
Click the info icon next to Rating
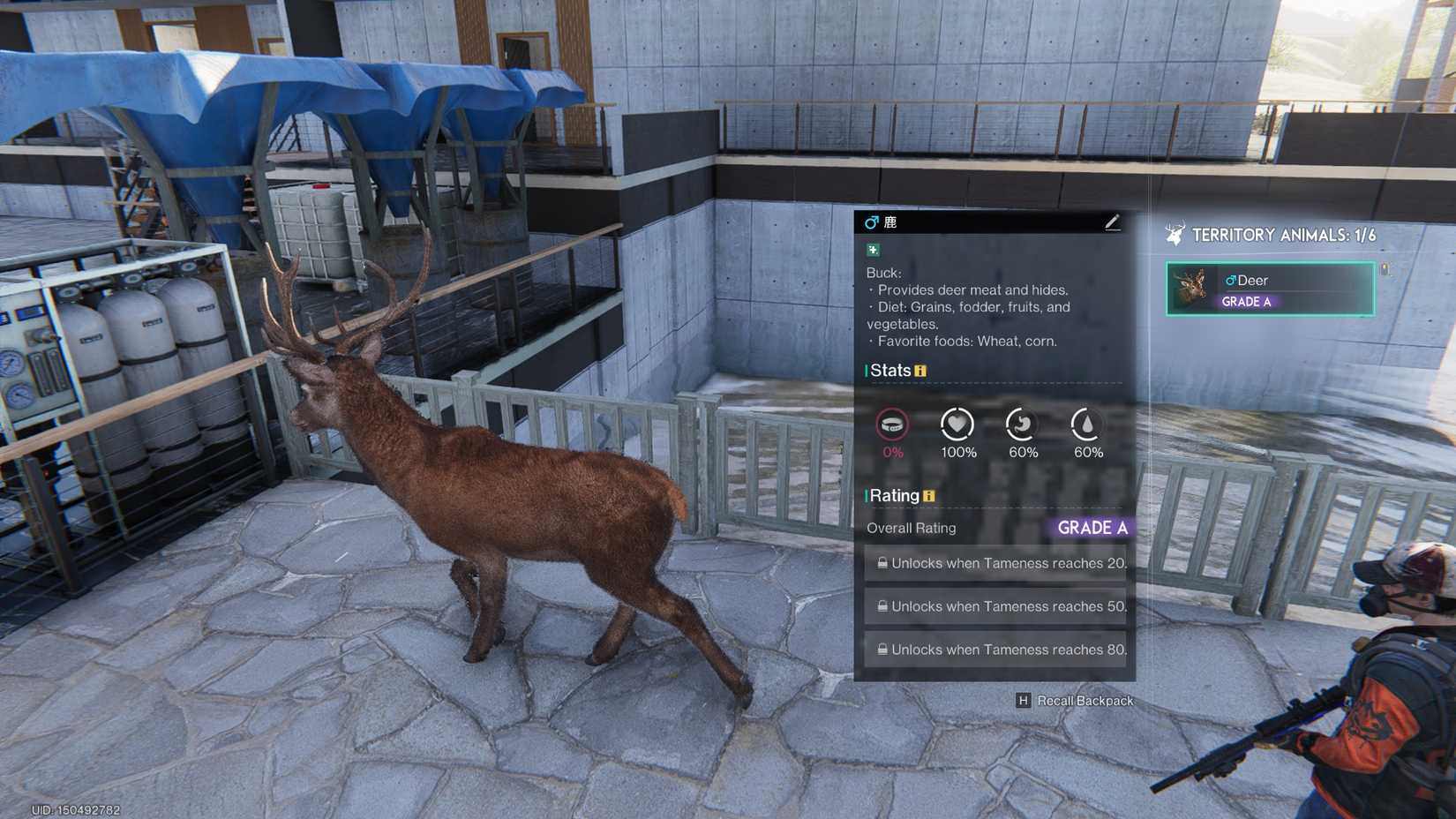pos(928,496)
